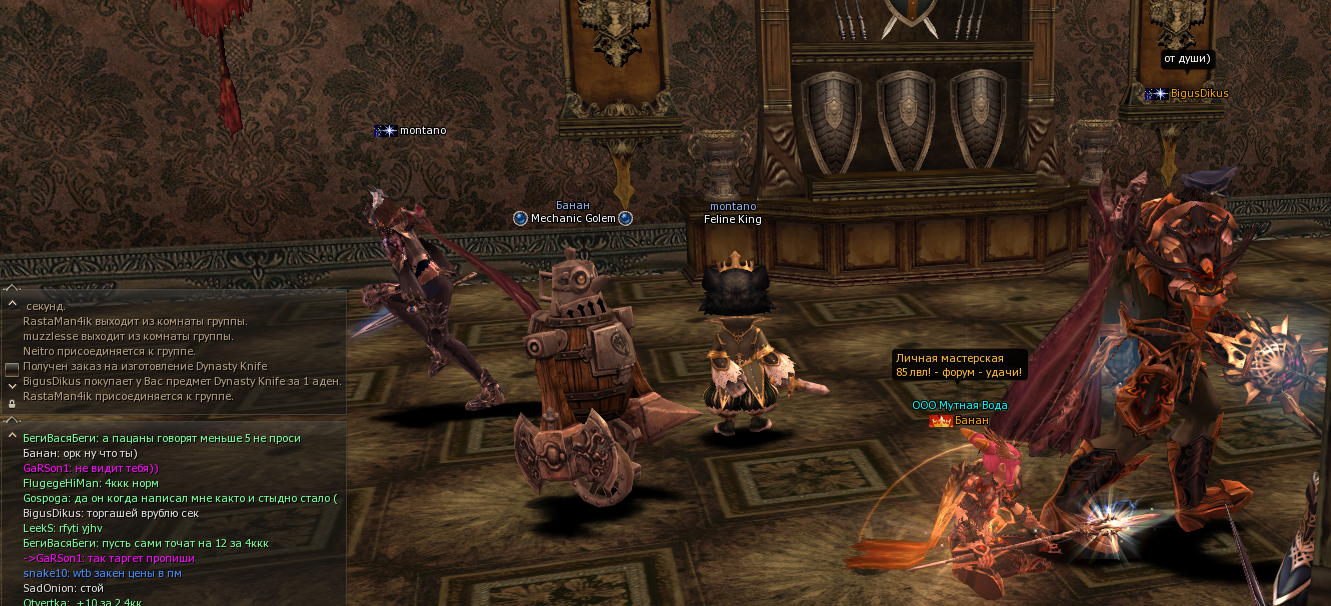The width and height of the screenshot is (1331, 606).
Task: Click the scroll-up arrow of the player chat window
Action: click(x=12, y=436)
